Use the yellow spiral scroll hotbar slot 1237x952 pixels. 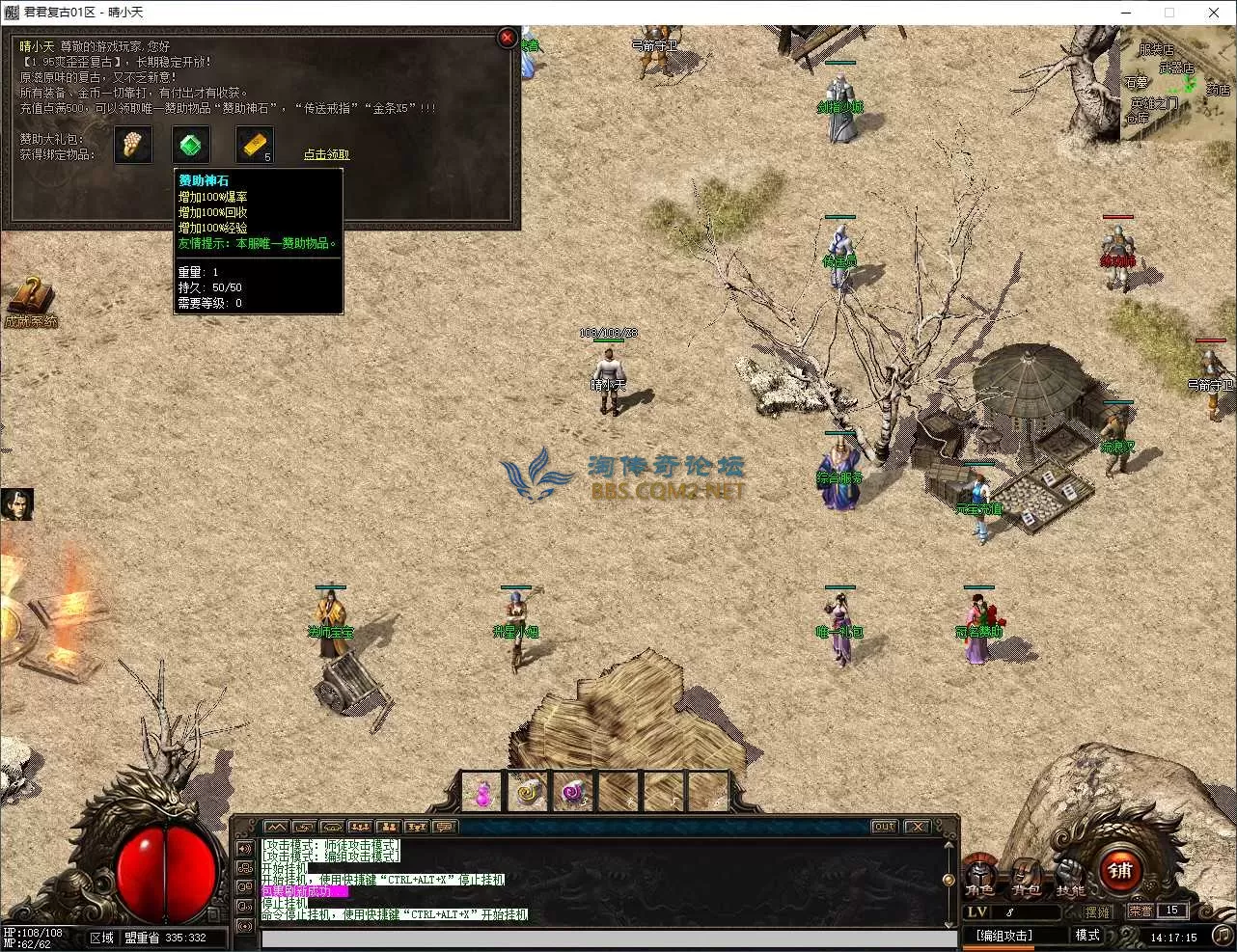click(x=528, y=793)
